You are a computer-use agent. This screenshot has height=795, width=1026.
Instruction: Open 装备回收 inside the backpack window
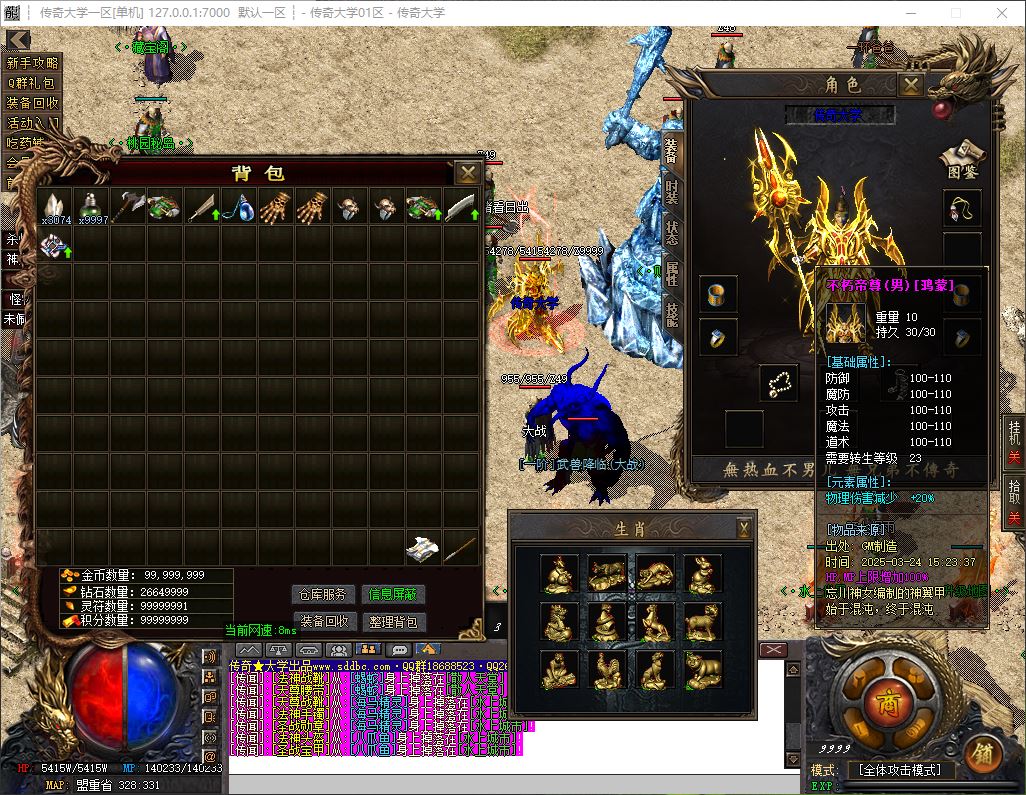coord(324,621)
